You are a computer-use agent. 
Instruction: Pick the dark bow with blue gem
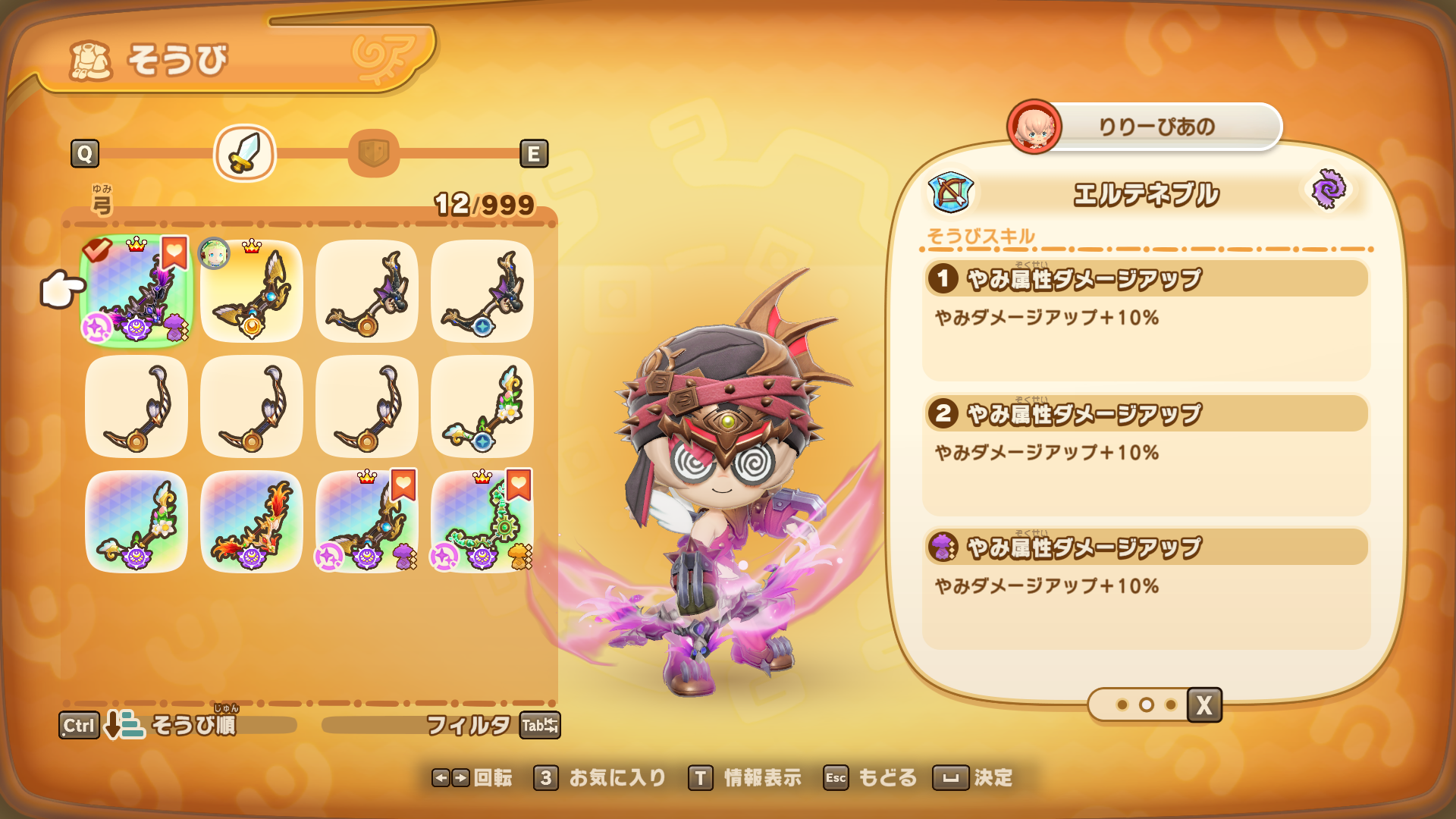[482, 291]
